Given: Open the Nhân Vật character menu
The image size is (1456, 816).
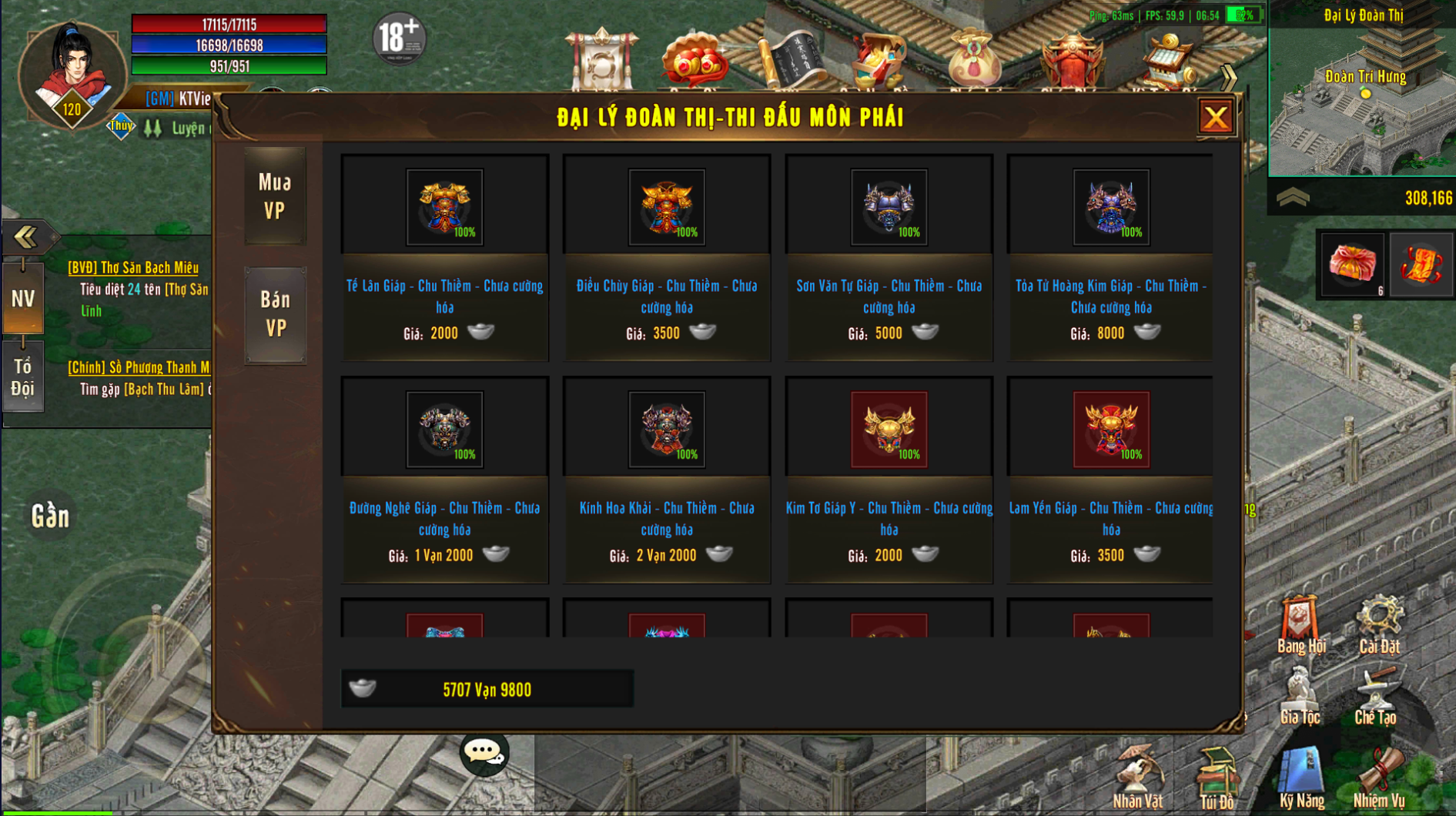Looking at the screenshot, I should click(1137, 776).
